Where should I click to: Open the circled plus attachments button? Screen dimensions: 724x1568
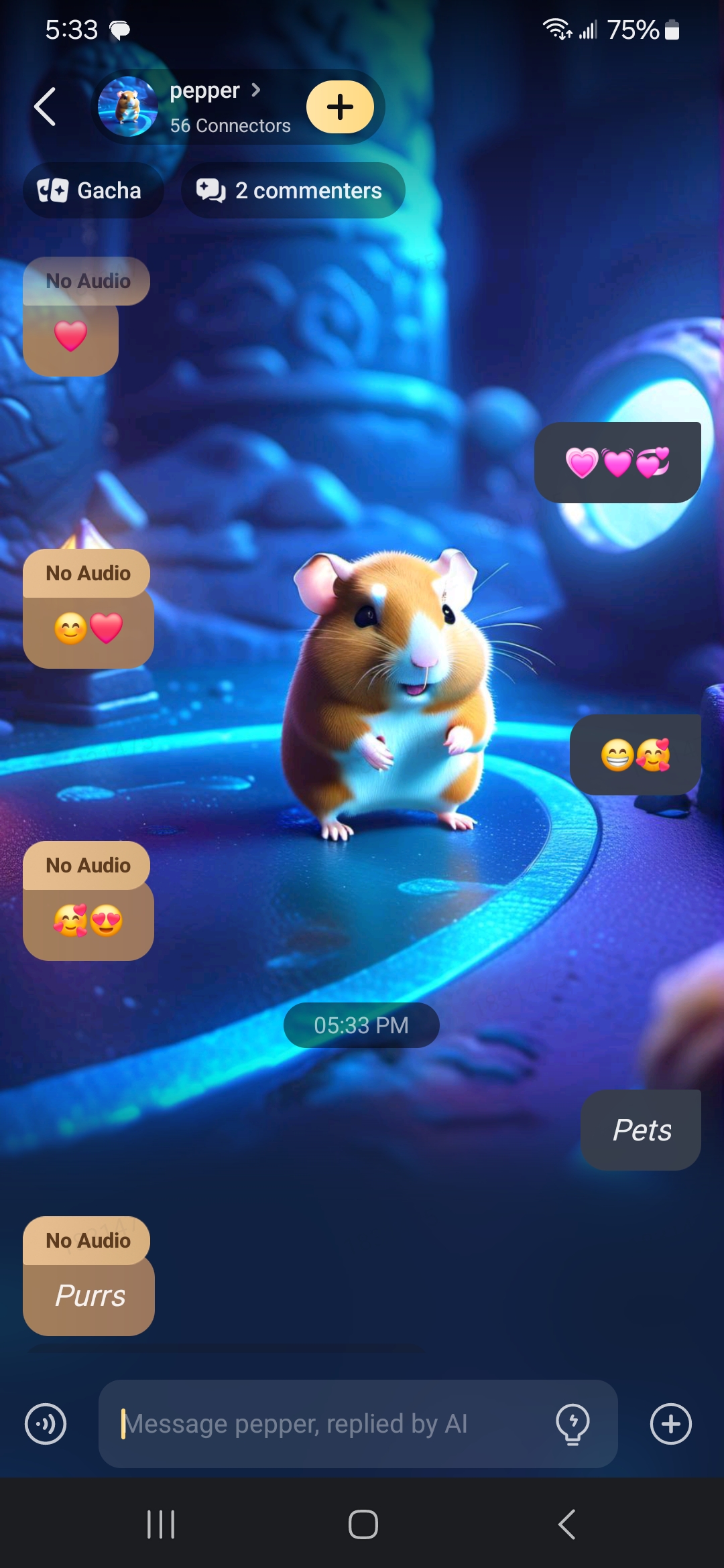670,1424
